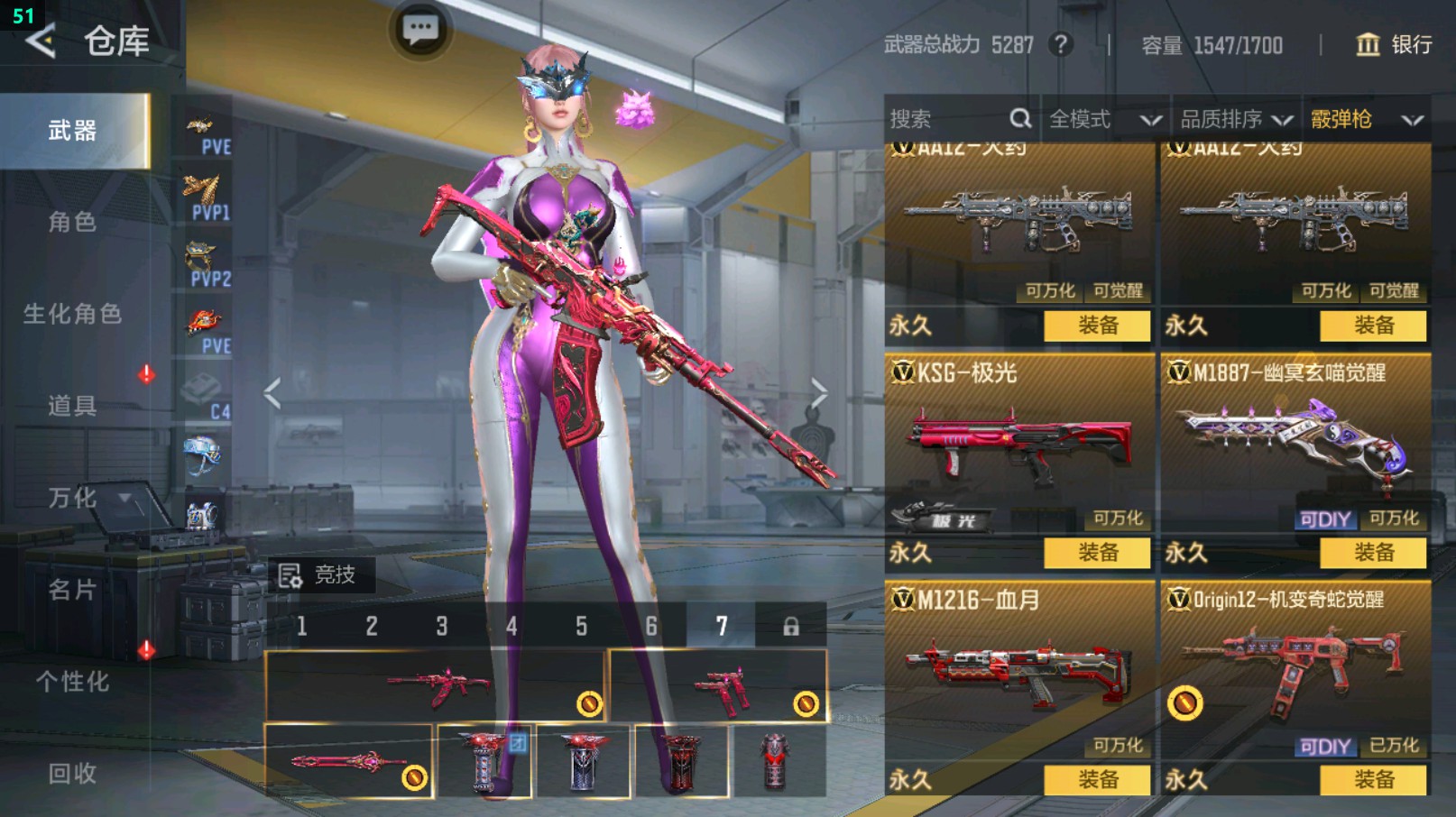Equip the M1887-幽冥玄喵觉醒 shotgun

1373,553
